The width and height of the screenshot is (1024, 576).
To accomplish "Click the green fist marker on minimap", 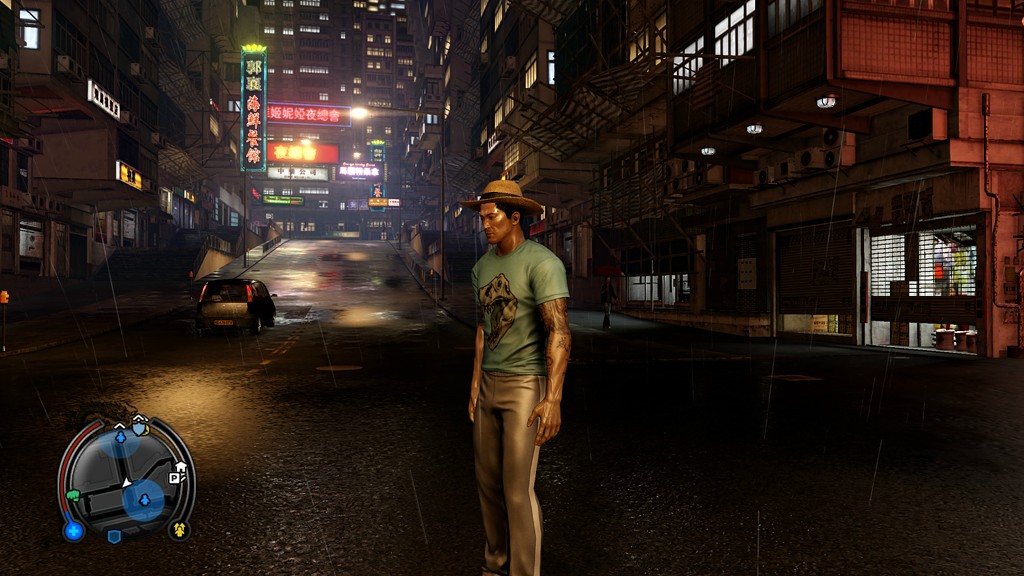I will (73, 495).
